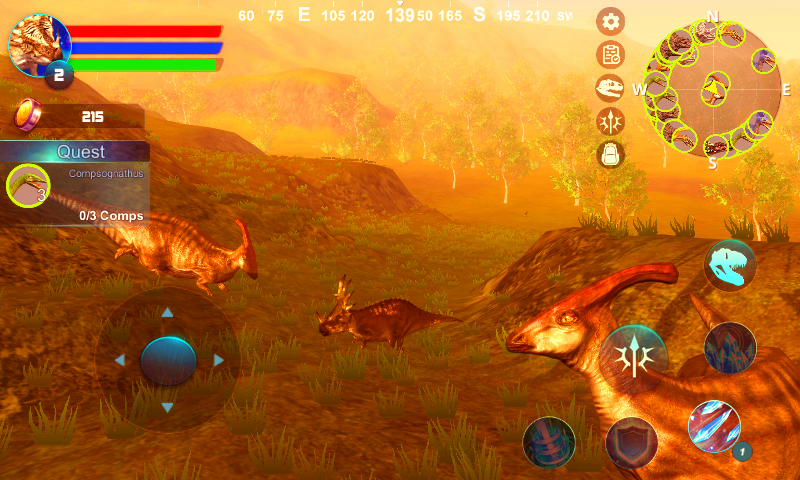The height and width of the screenshot is (480, 800).
Task: Open the clipboard quest log
Action: pyautogui.click(x=610, y=55)
